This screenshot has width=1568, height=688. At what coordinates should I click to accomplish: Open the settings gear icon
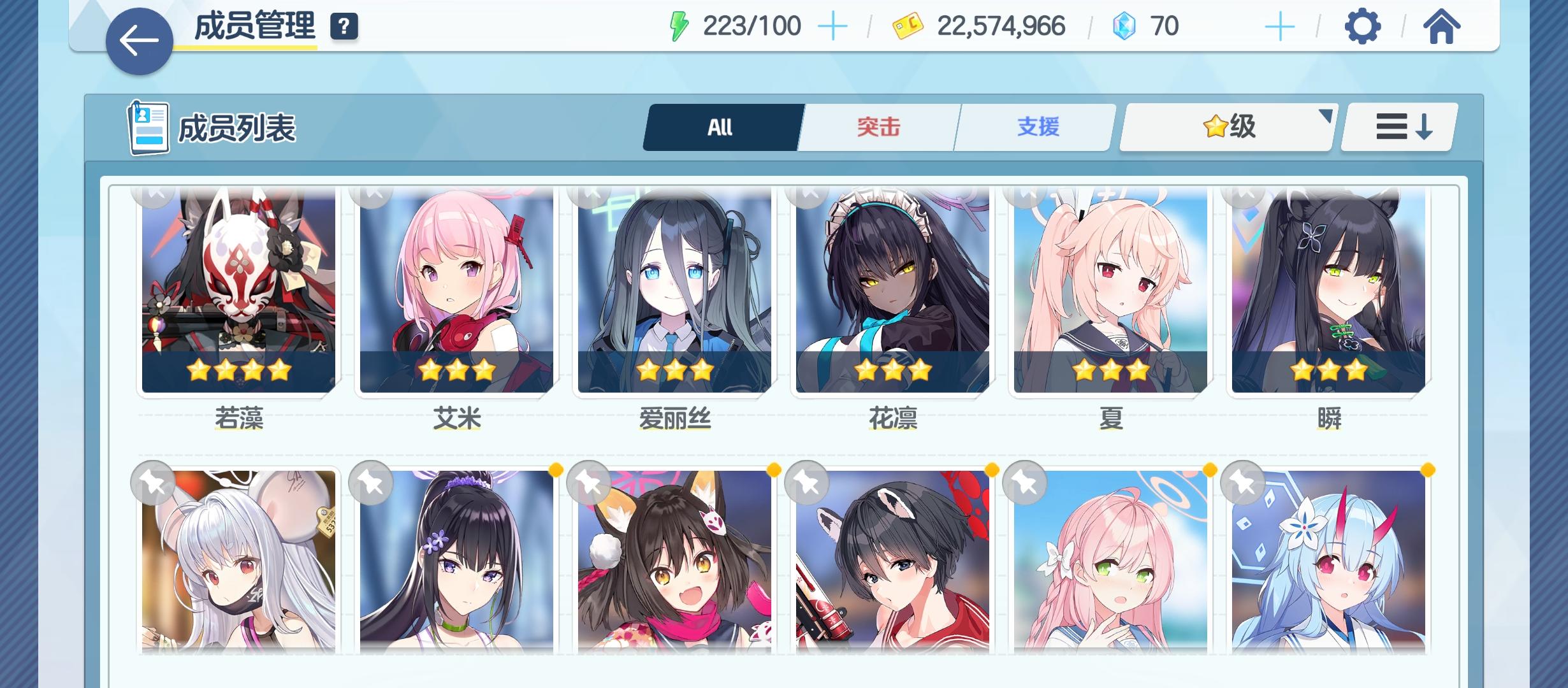[x=1361, y=25]
